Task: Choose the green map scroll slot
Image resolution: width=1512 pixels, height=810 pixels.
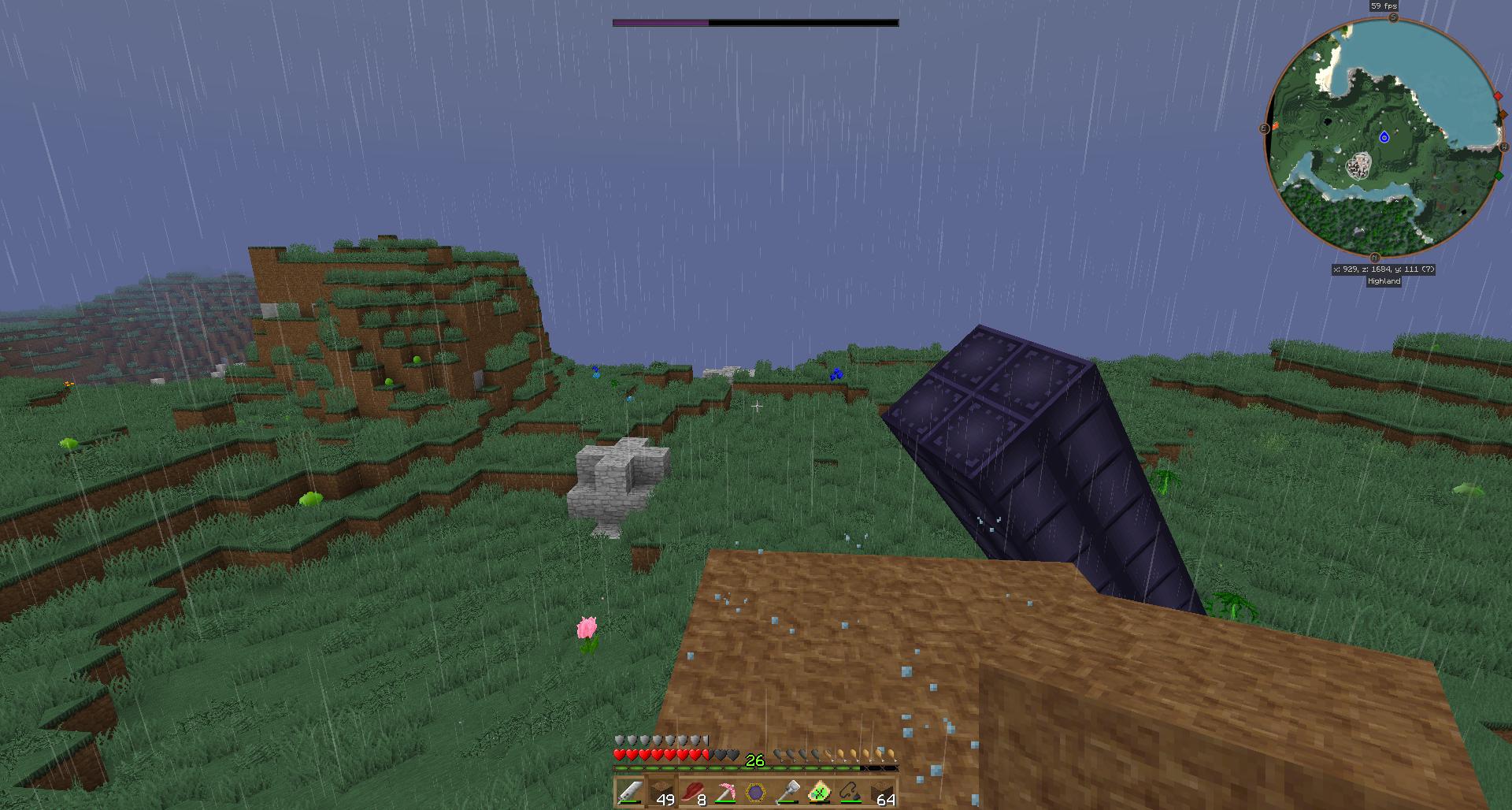Action: point(818,792)
